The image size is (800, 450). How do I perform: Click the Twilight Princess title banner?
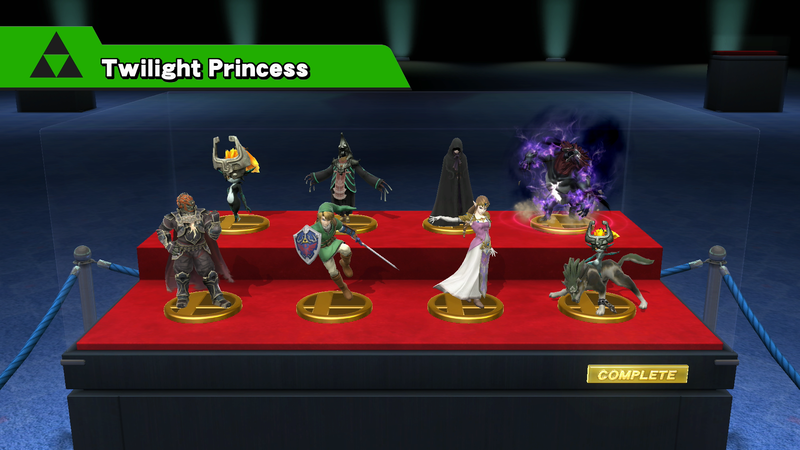[205, 68]
